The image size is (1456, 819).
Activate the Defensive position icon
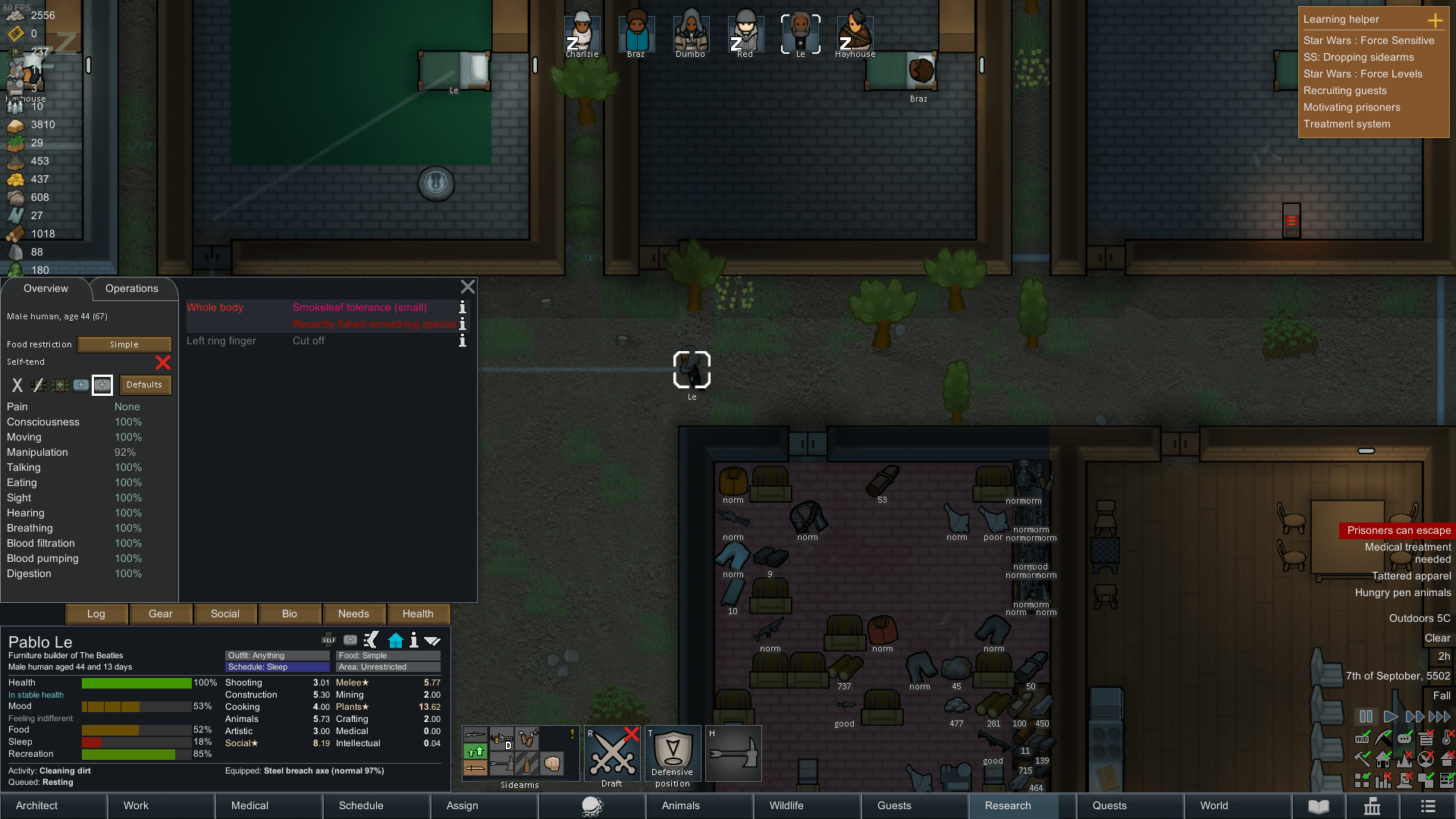click(x=672, y=753)
